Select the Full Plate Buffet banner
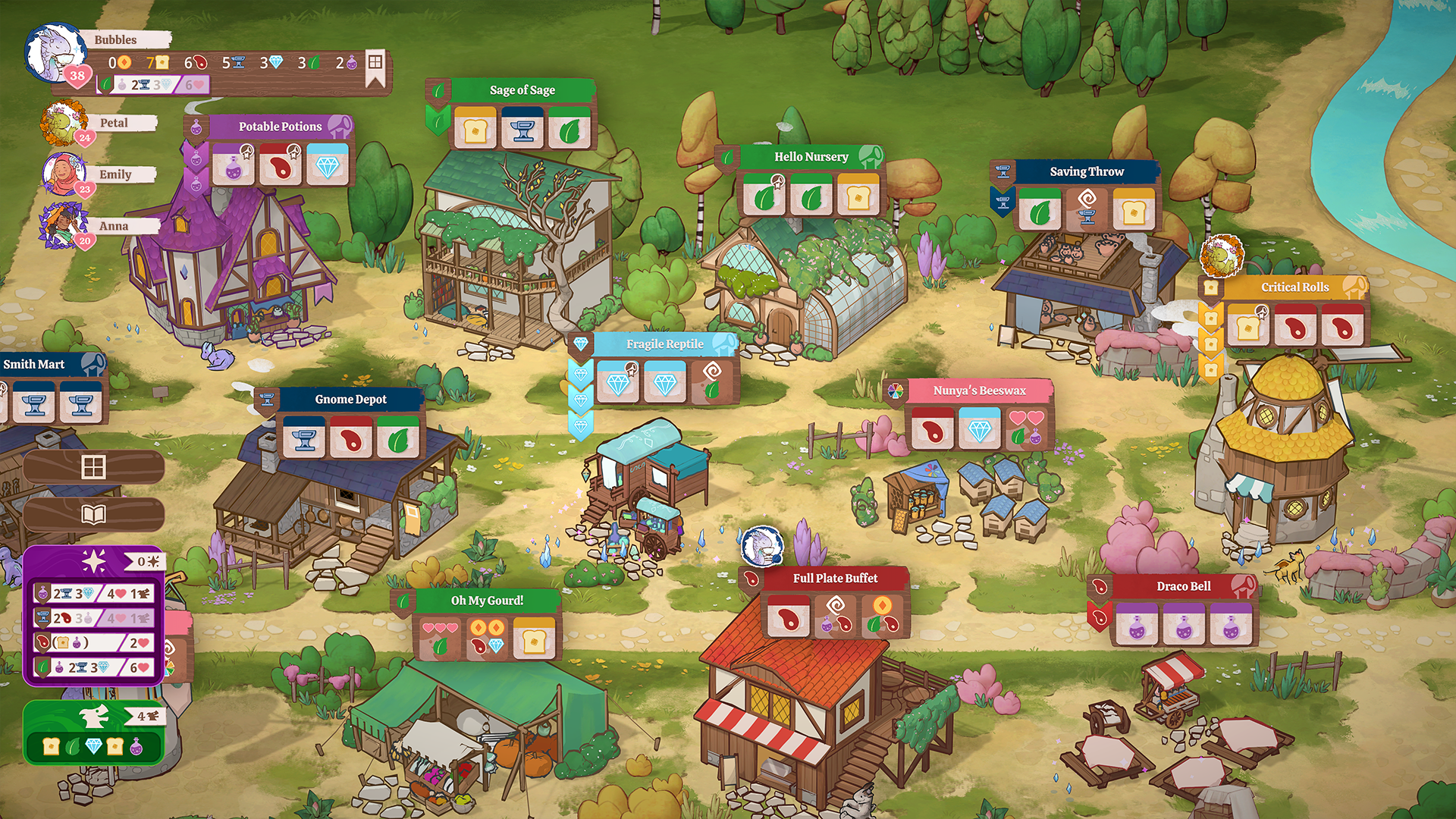Viewport: 1456px width, 819px height. tap(835, 579)
